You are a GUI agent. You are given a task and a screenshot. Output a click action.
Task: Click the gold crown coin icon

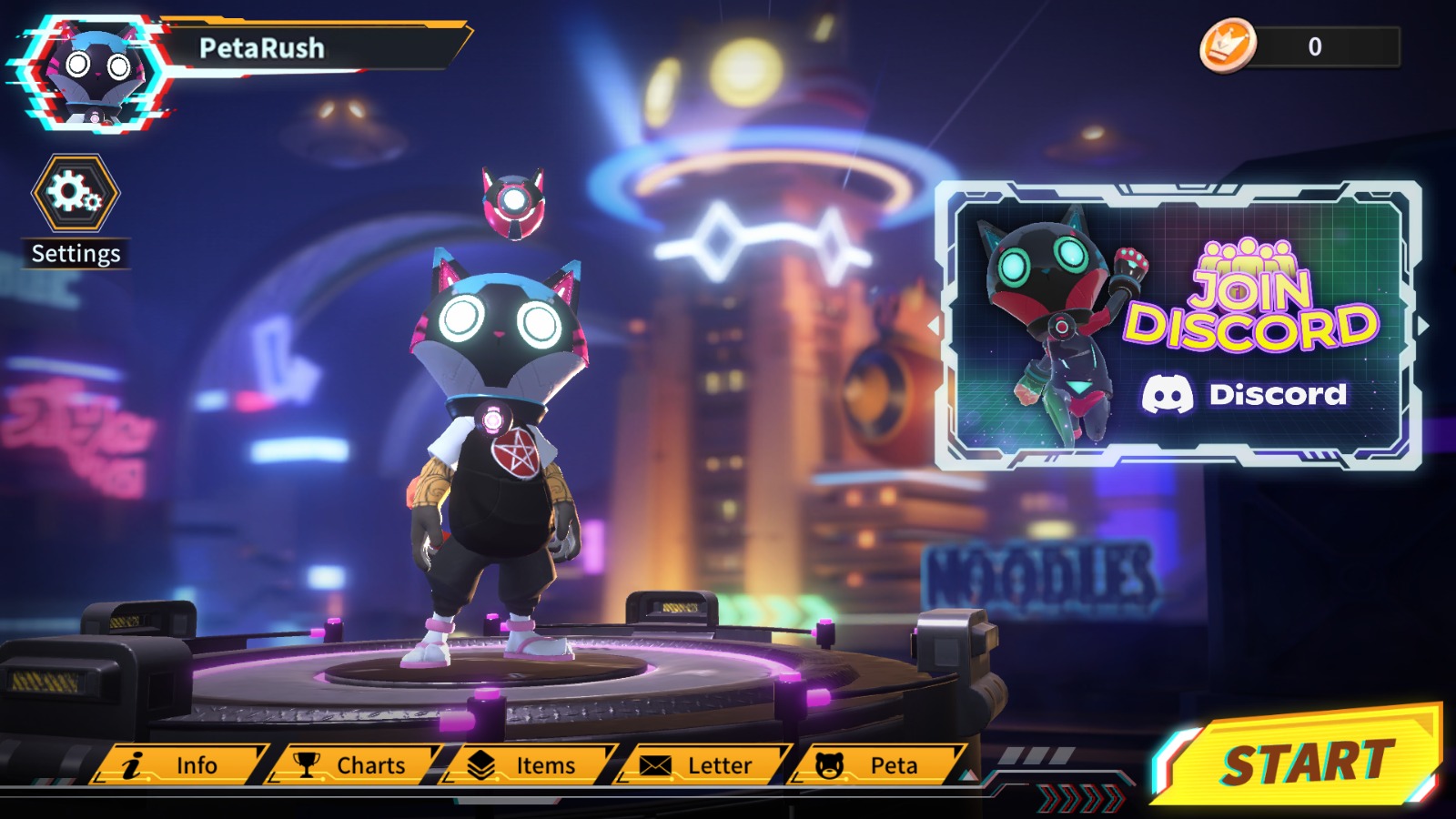tap(1228, 45)
